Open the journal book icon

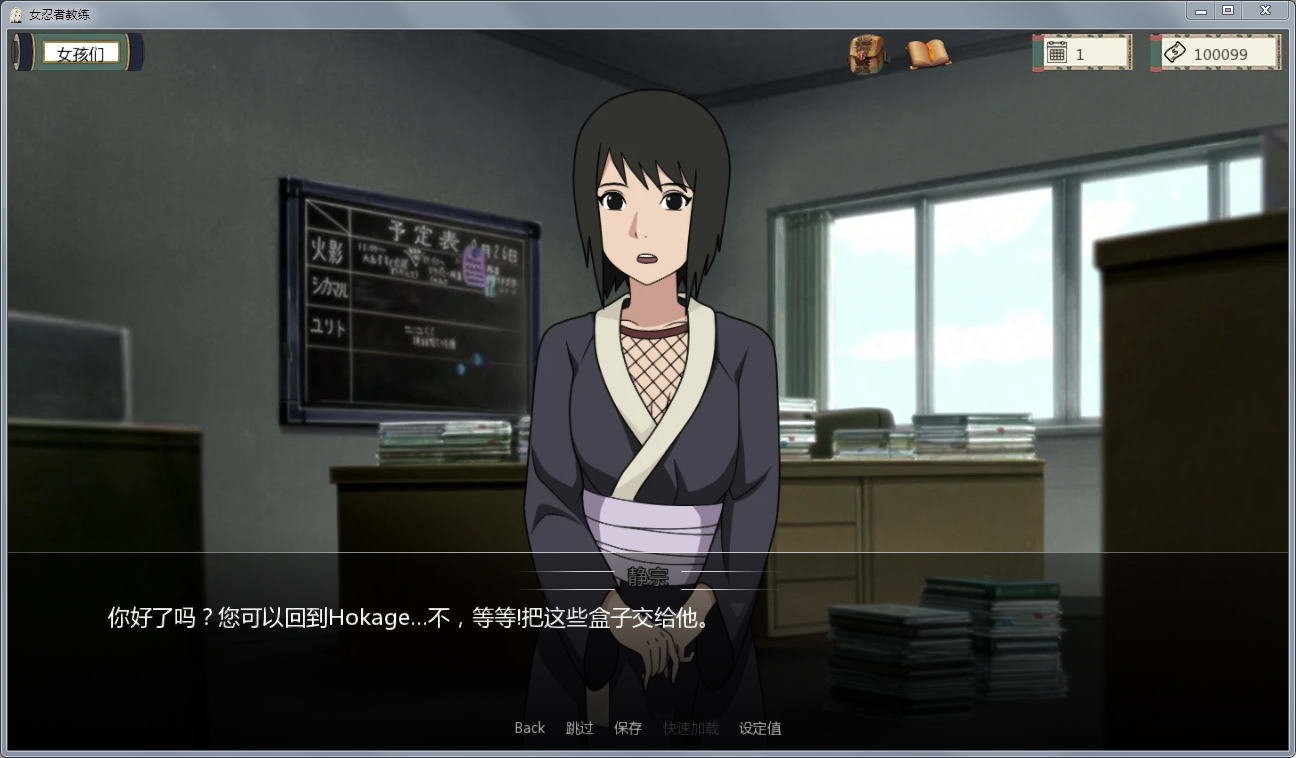(x=925, y=52)
